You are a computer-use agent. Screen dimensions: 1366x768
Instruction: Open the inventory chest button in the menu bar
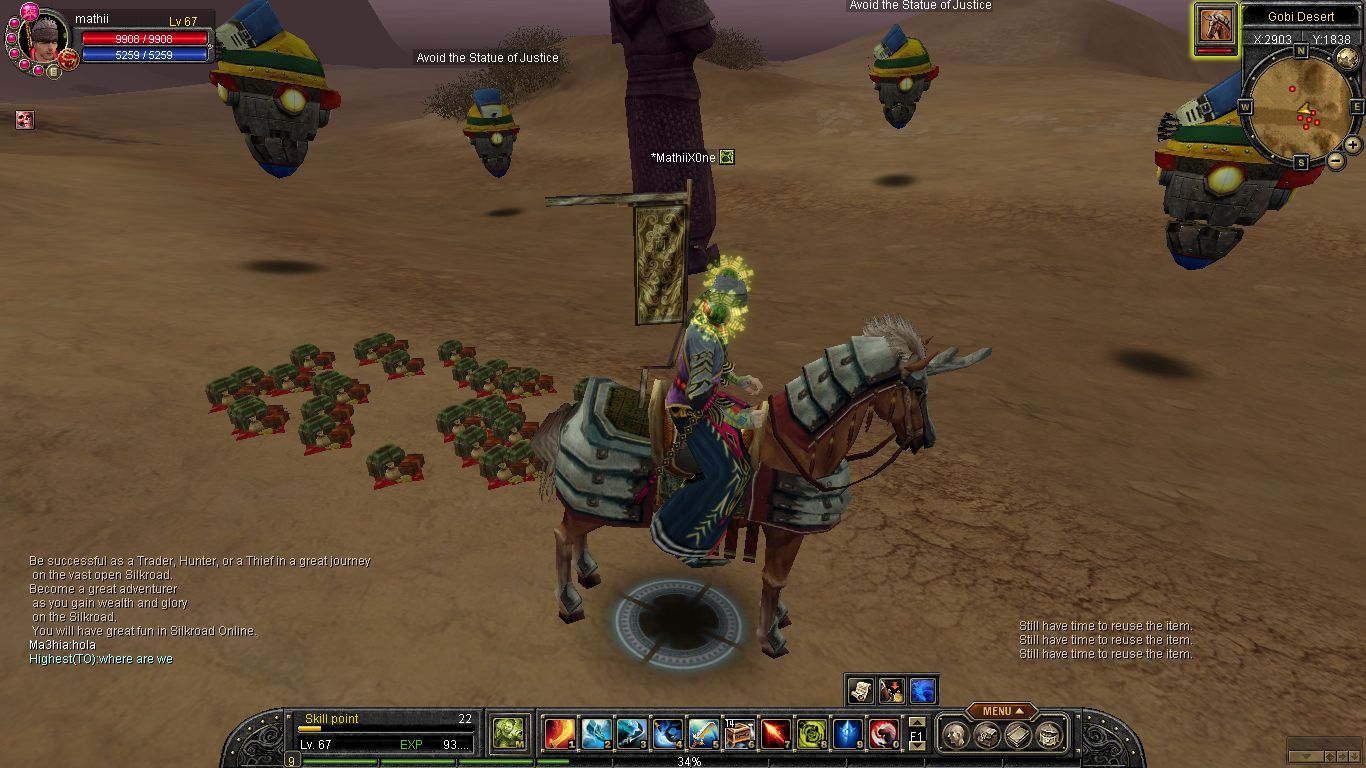pos(987,735)
